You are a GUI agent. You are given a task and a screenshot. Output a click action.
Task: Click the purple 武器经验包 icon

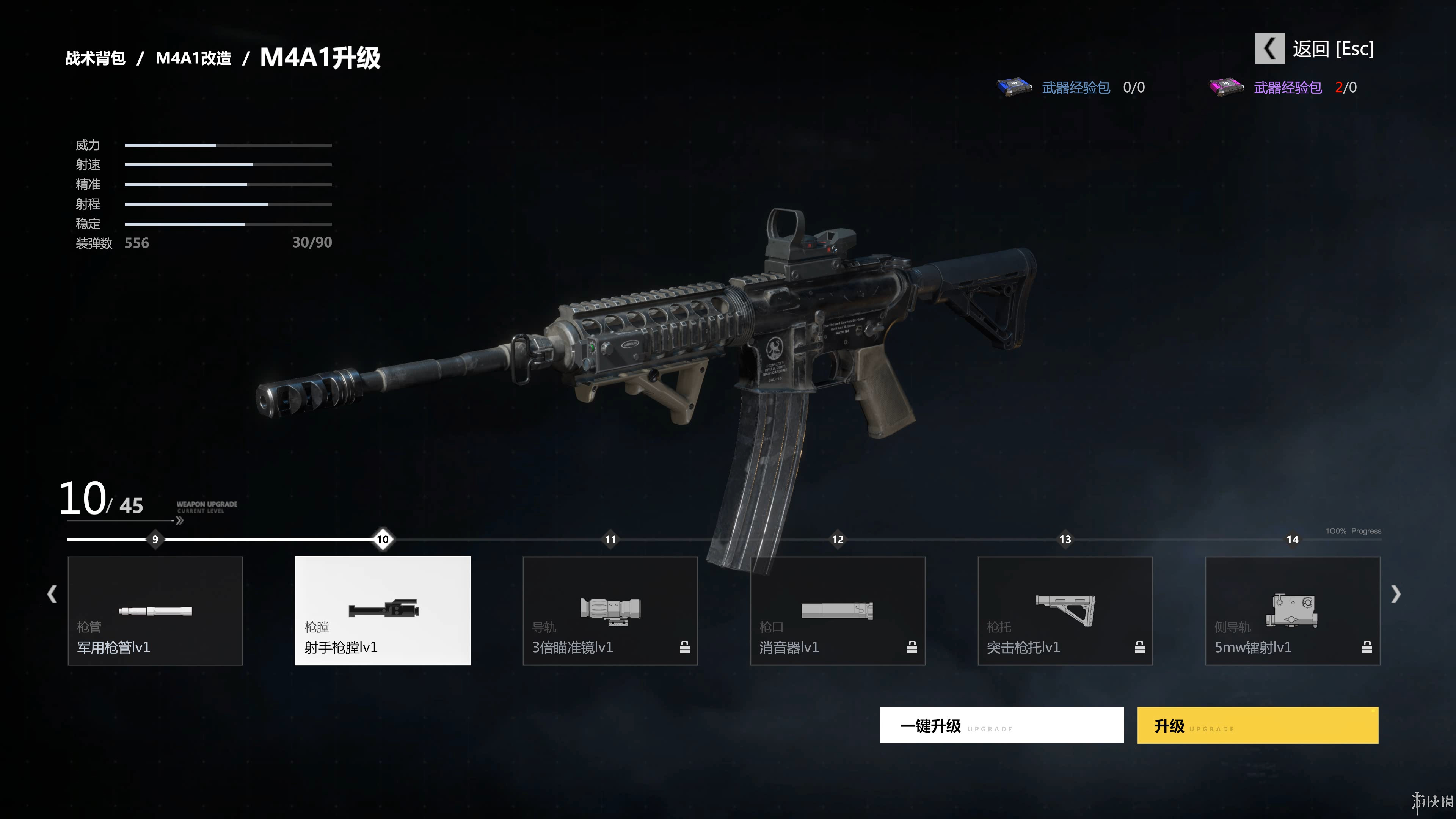(1225, 87)
